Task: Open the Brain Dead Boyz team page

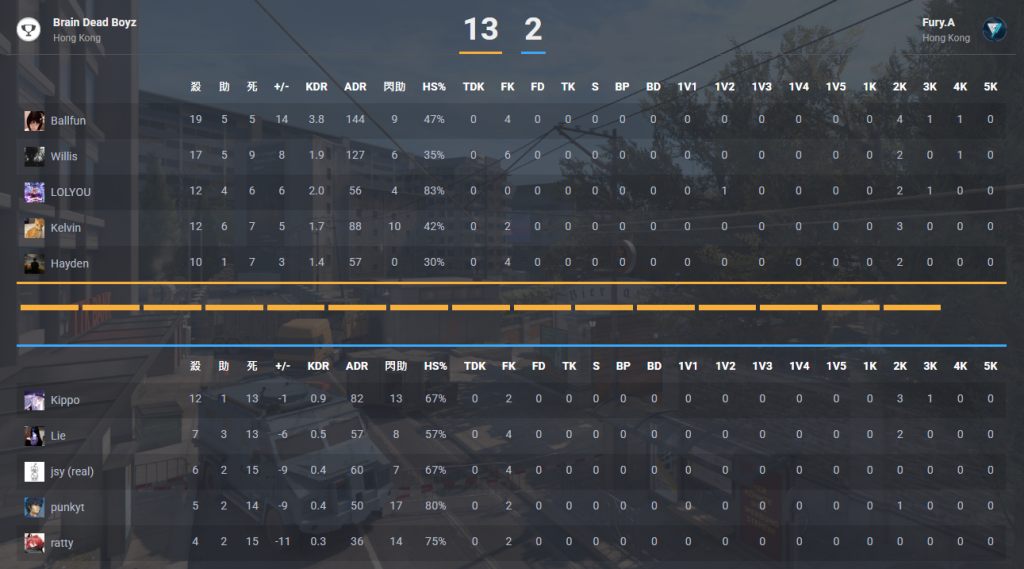Action: (x=94, y=22)
